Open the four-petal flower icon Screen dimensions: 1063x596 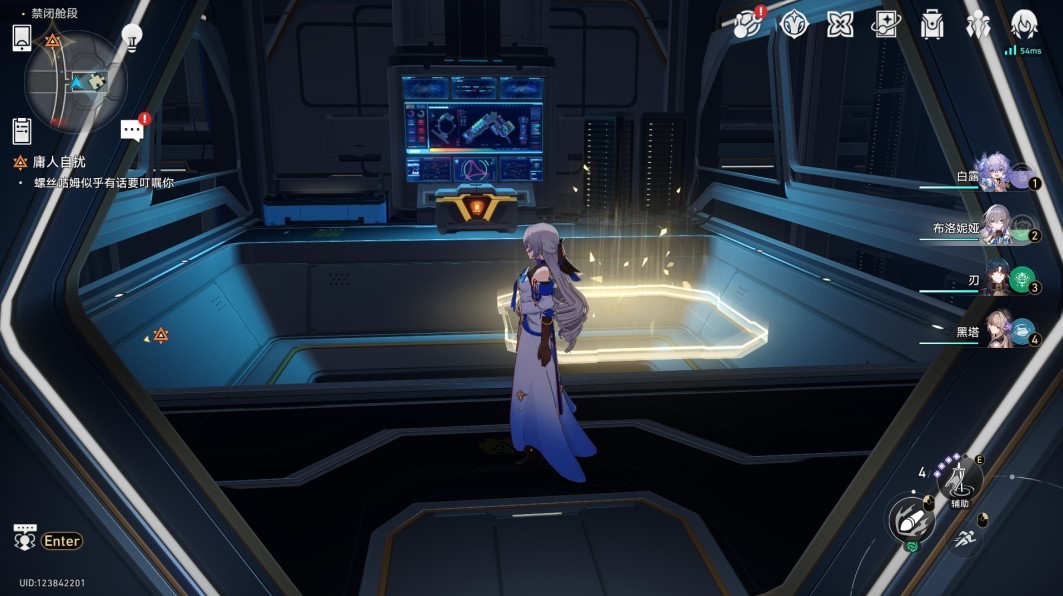(x=840, y=24)
